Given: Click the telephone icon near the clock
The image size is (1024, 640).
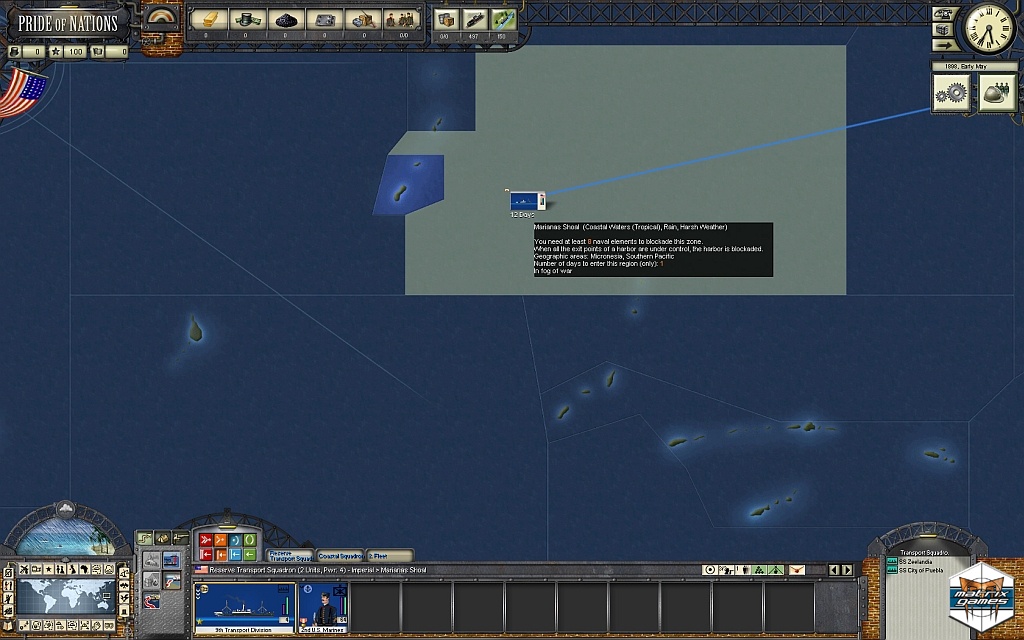Looking at the screenshot, I should [942, 14].
